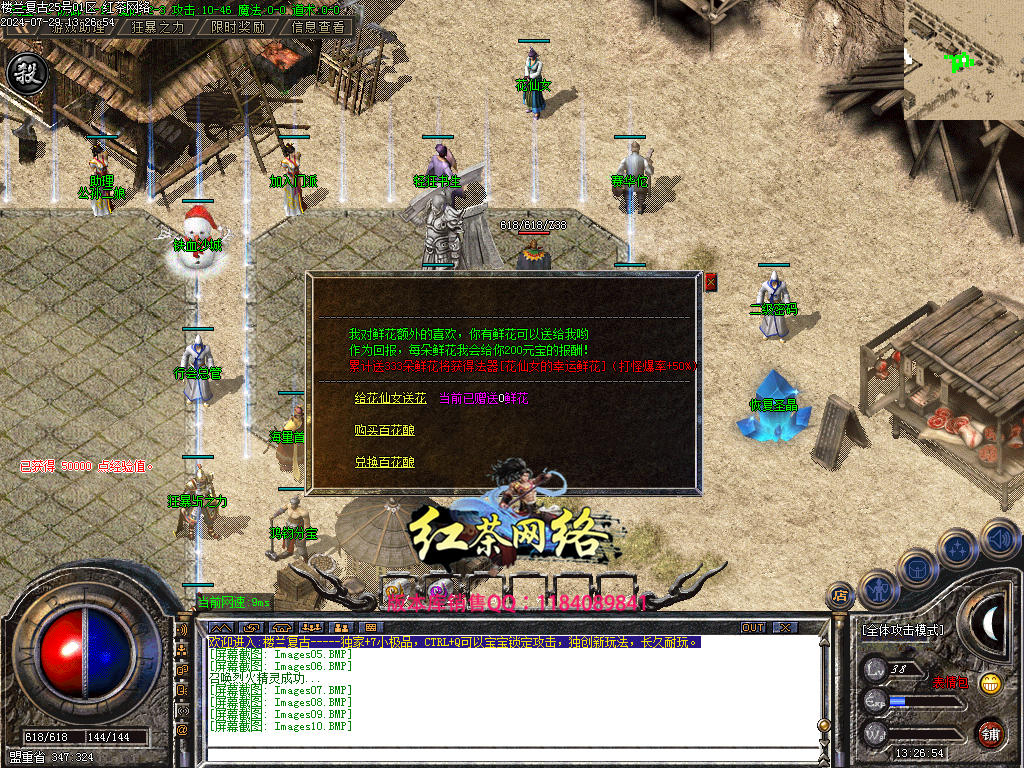1024x768 pixels.
Task: Open the character equipment icon
Action: click(877, 588)
